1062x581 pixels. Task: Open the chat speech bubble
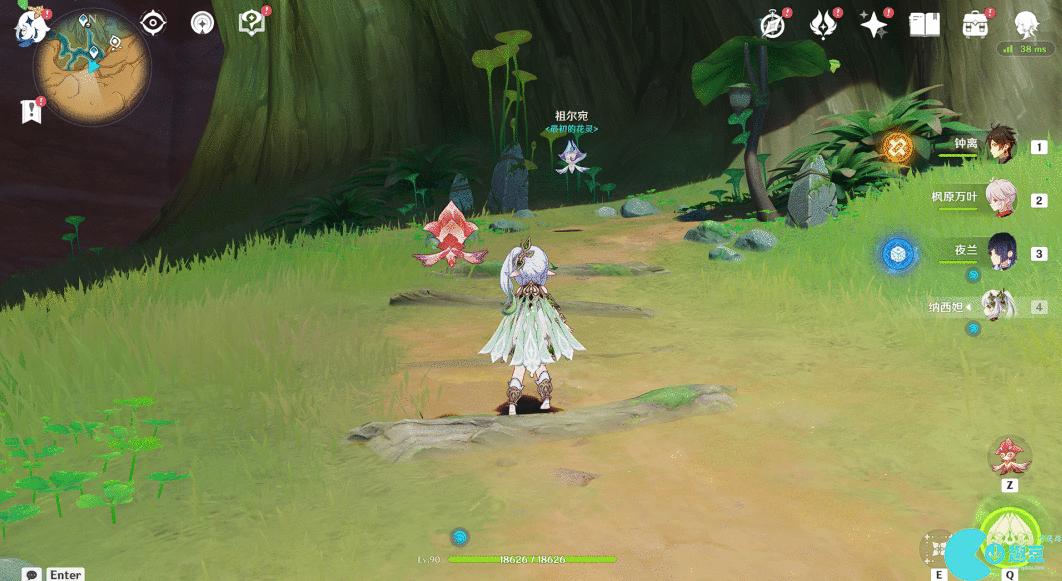coord(32,575)
